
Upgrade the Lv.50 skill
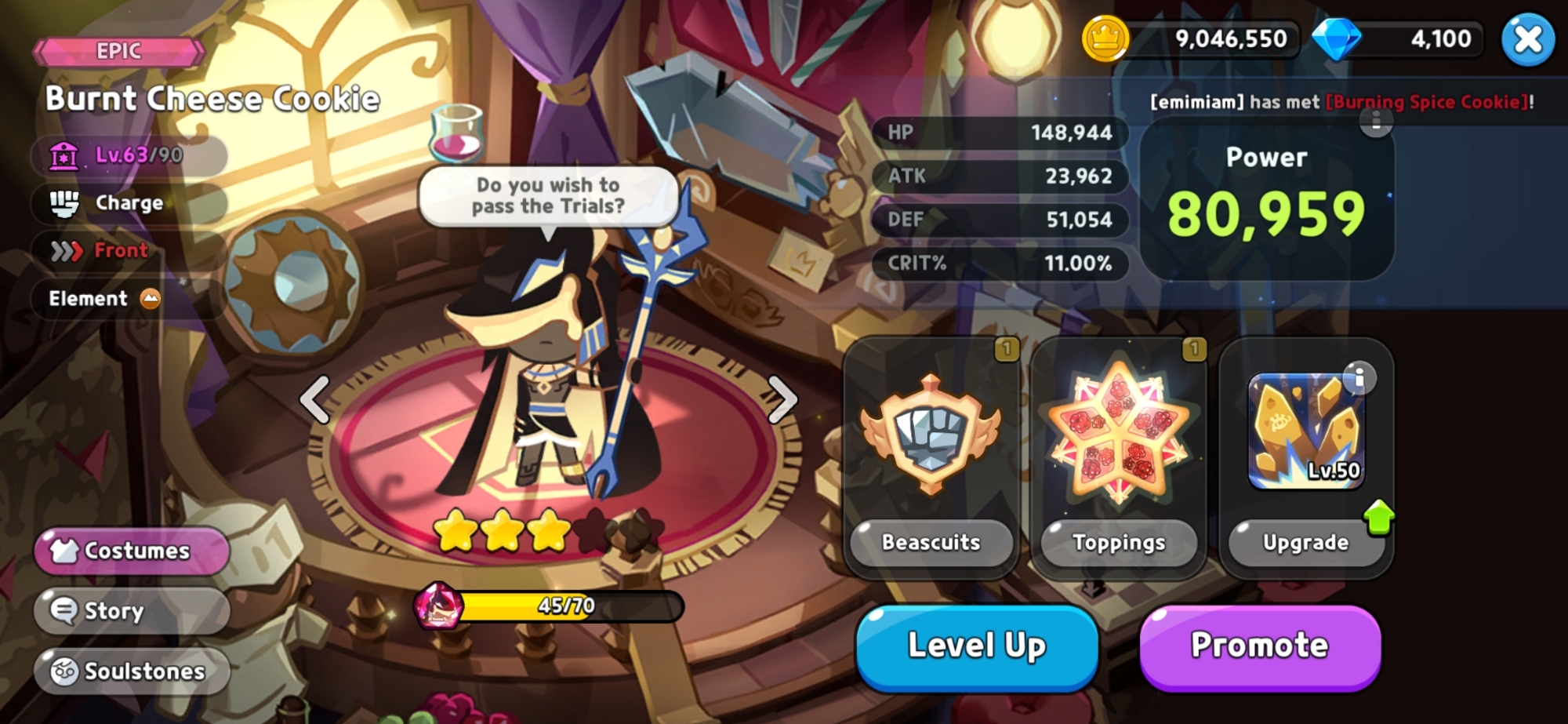tap(1306, 541)
